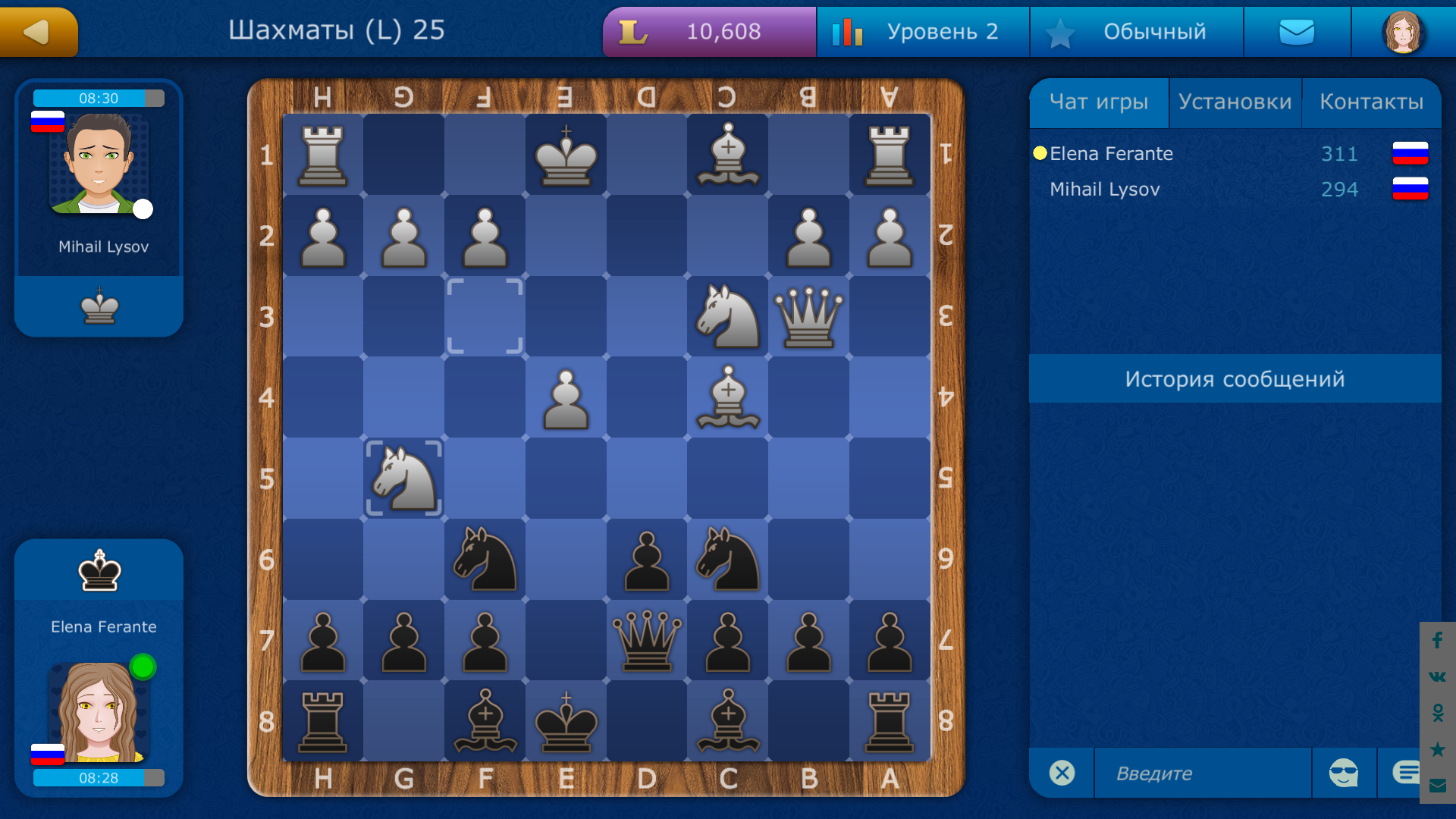
Task: Click the gold coin balance showing 10,608
Action: click(708, 32)
